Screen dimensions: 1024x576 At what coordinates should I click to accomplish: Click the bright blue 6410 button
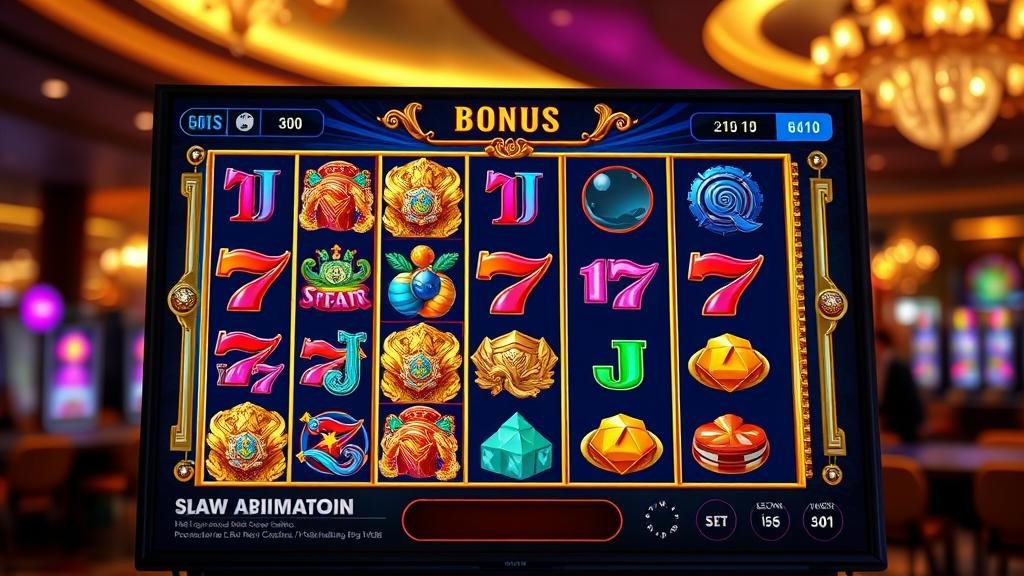click(803, 127)
